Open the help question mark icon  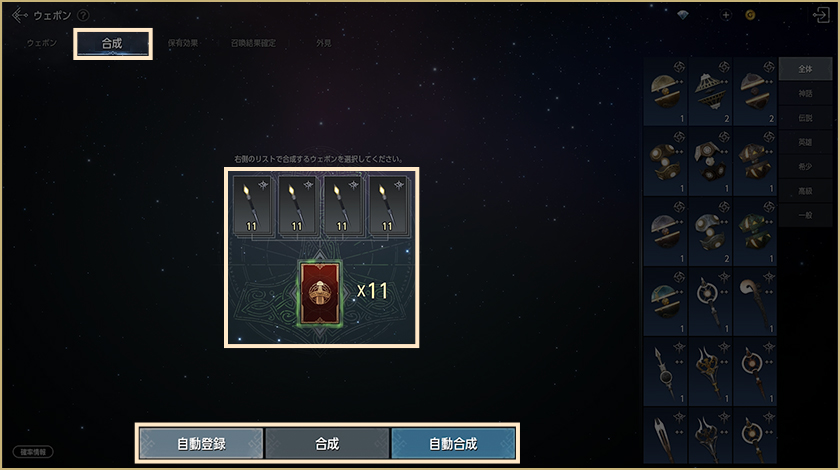point(83,16)
